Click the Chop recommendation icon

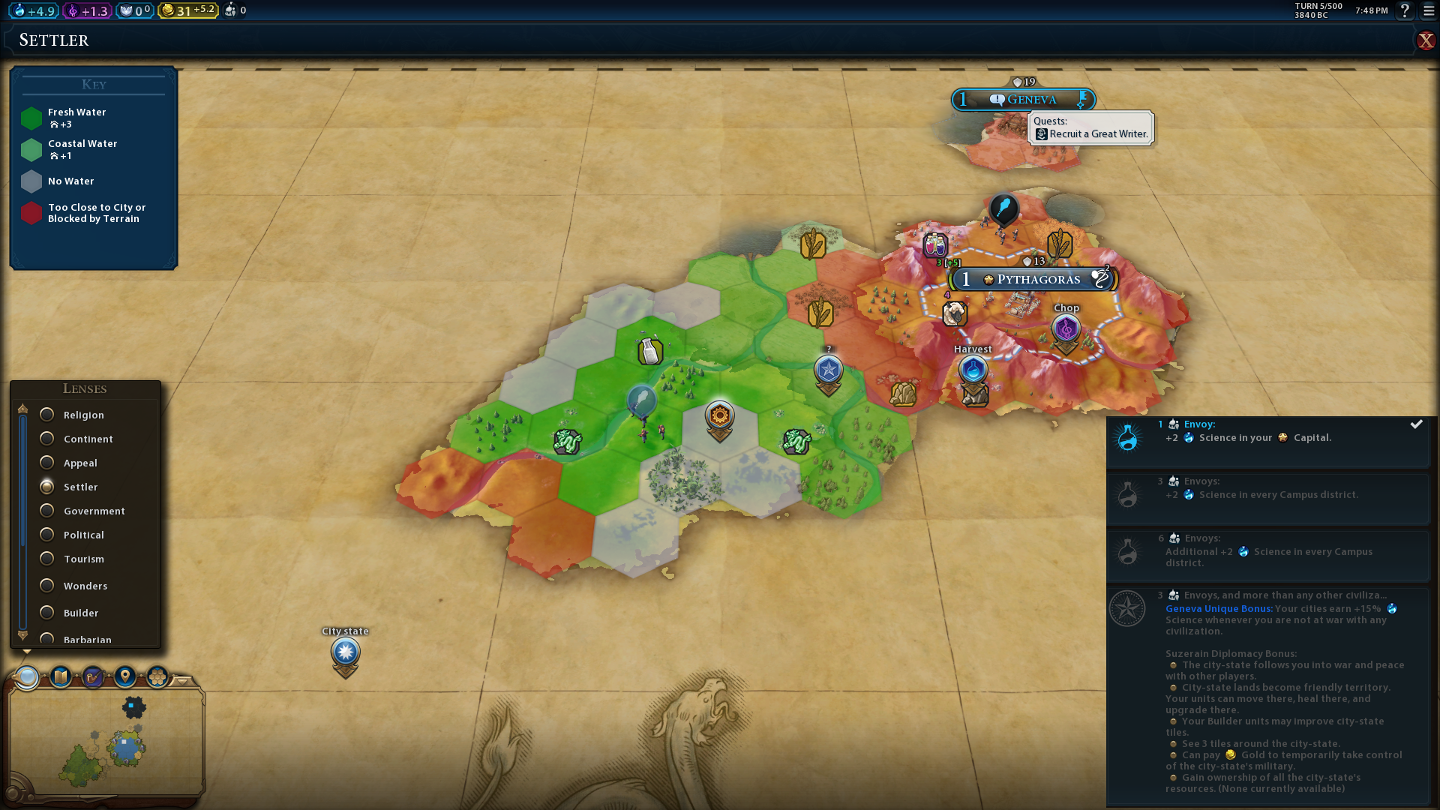coord(1066,329)
